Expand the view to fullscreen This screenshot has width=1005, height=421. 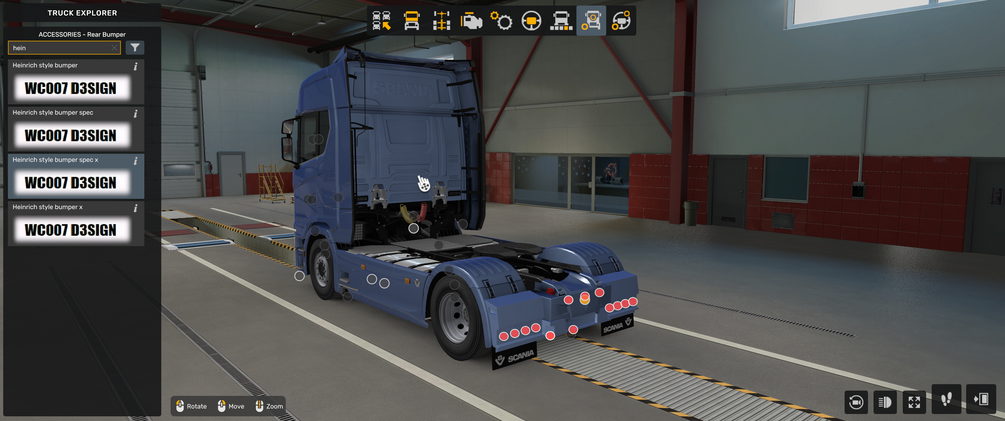click(914, 402)
